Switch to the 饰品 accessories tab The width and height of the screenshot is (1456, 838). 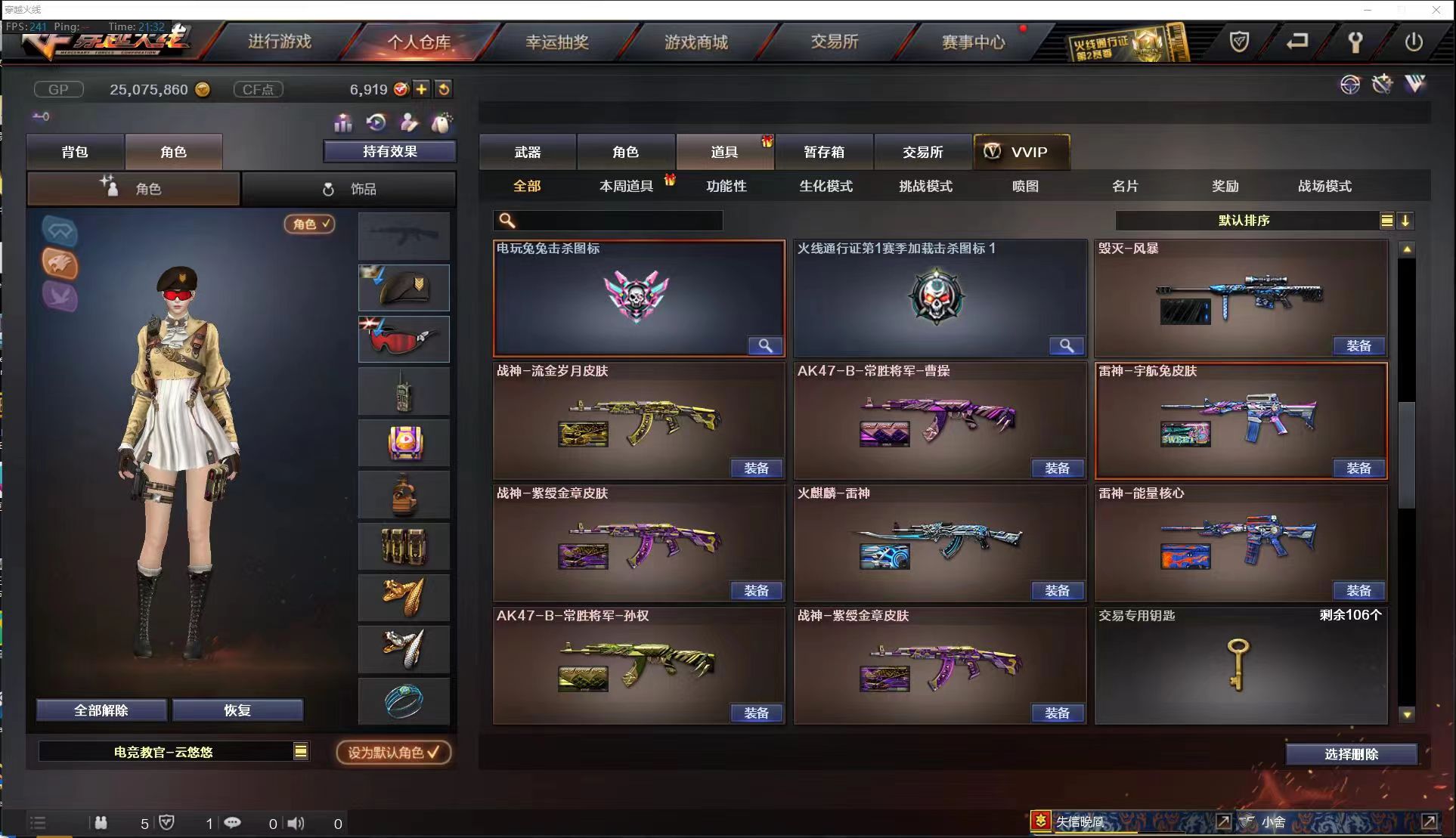(x=350, y=188)
